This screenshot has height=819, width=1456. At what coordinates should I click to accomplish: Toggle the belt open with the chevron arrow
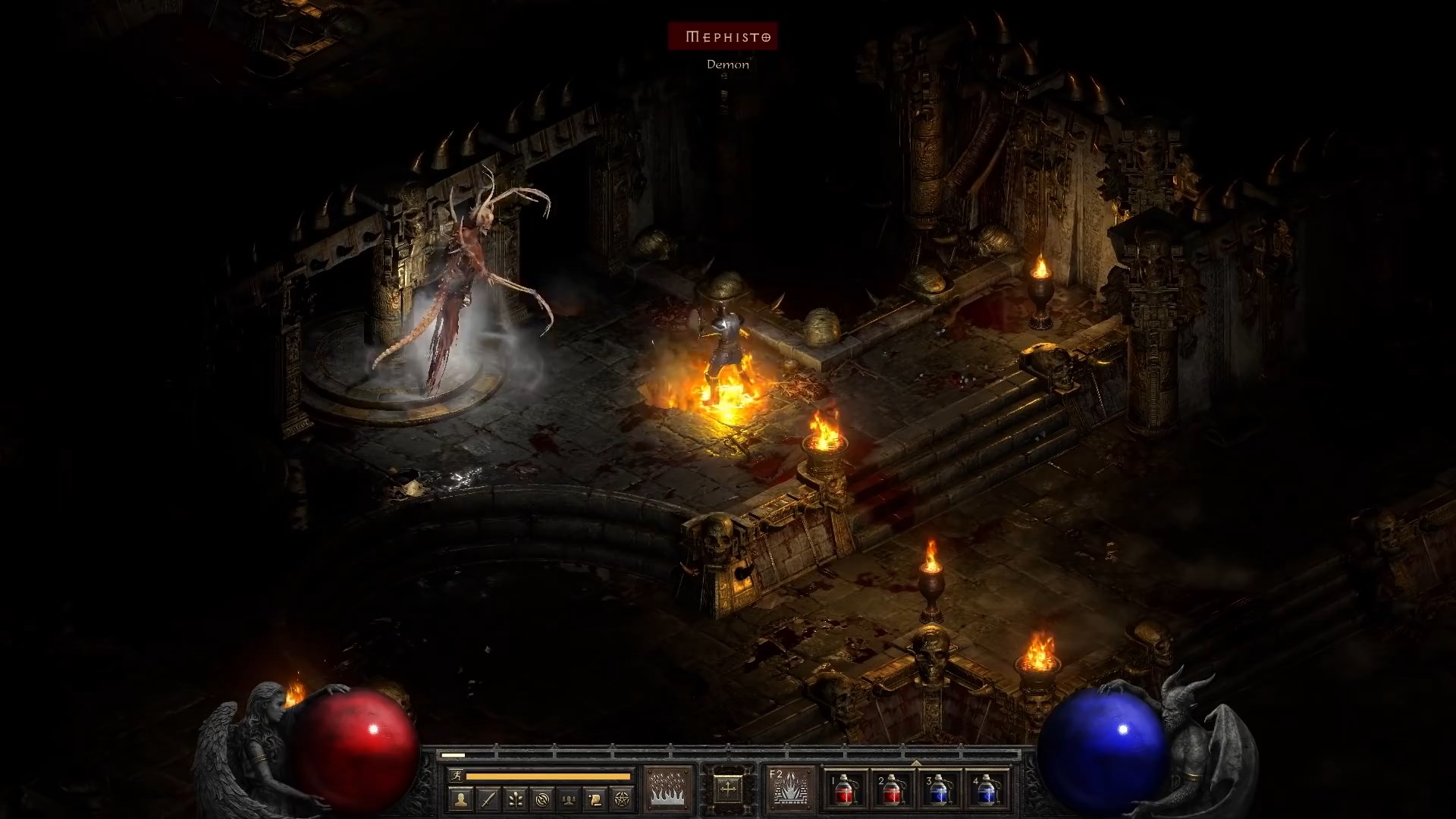(916, 764)
